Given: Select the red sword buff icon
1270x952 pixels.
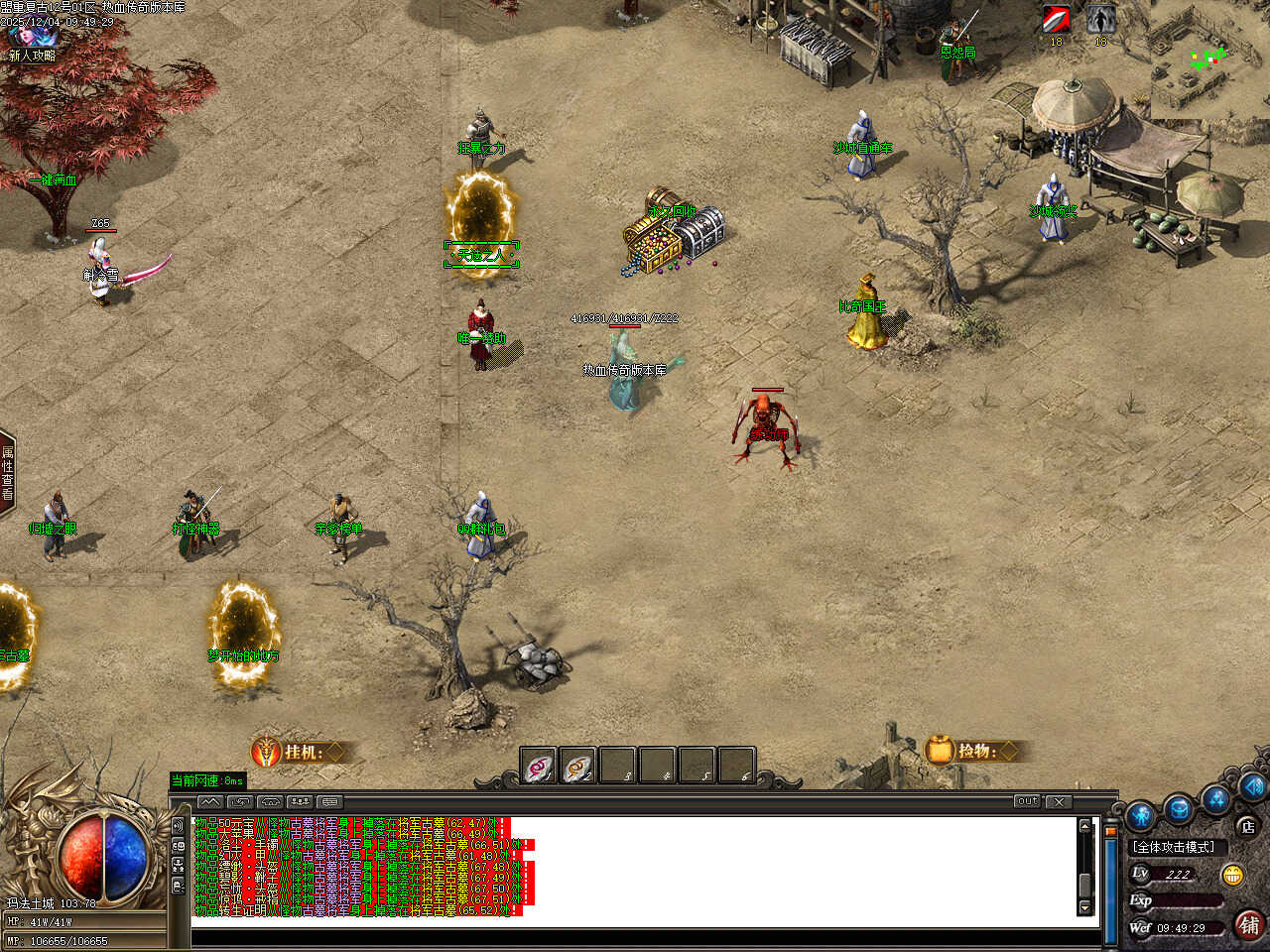Looking at the screenshot, I should (x=1056, y=20).
